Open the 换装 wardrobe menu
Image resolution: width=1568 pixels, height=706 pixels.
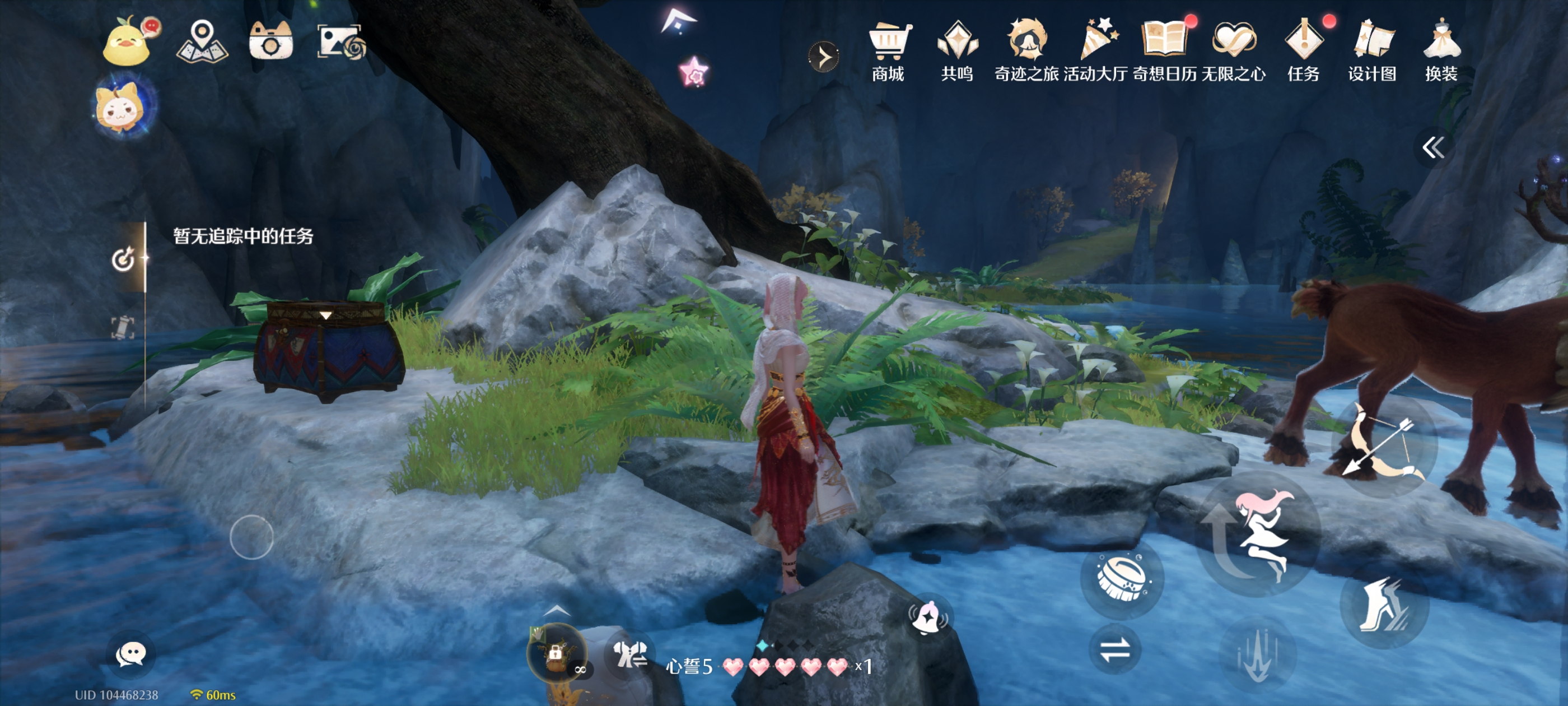point(1441,51)
